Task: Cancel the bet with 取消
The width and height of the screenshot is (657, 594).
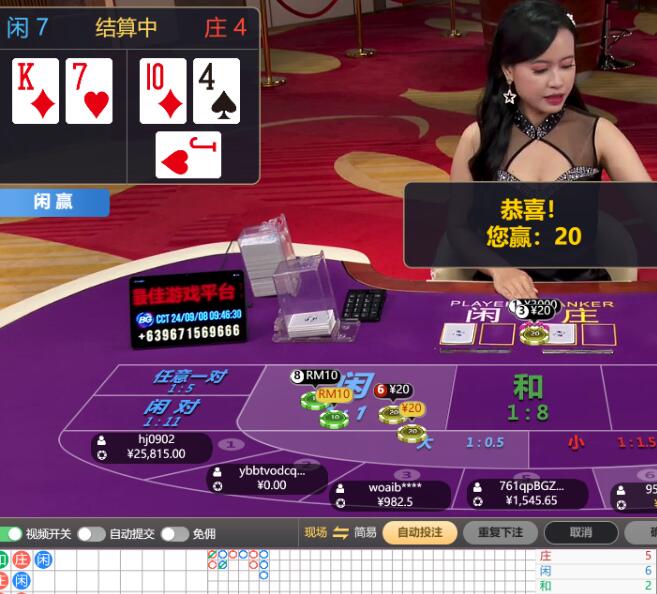Action: point(580,533)
